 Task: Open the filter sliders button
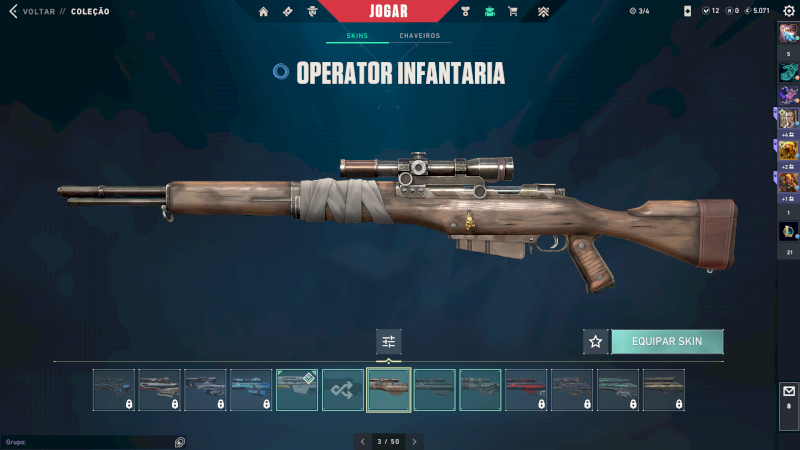tap(389, 341)
